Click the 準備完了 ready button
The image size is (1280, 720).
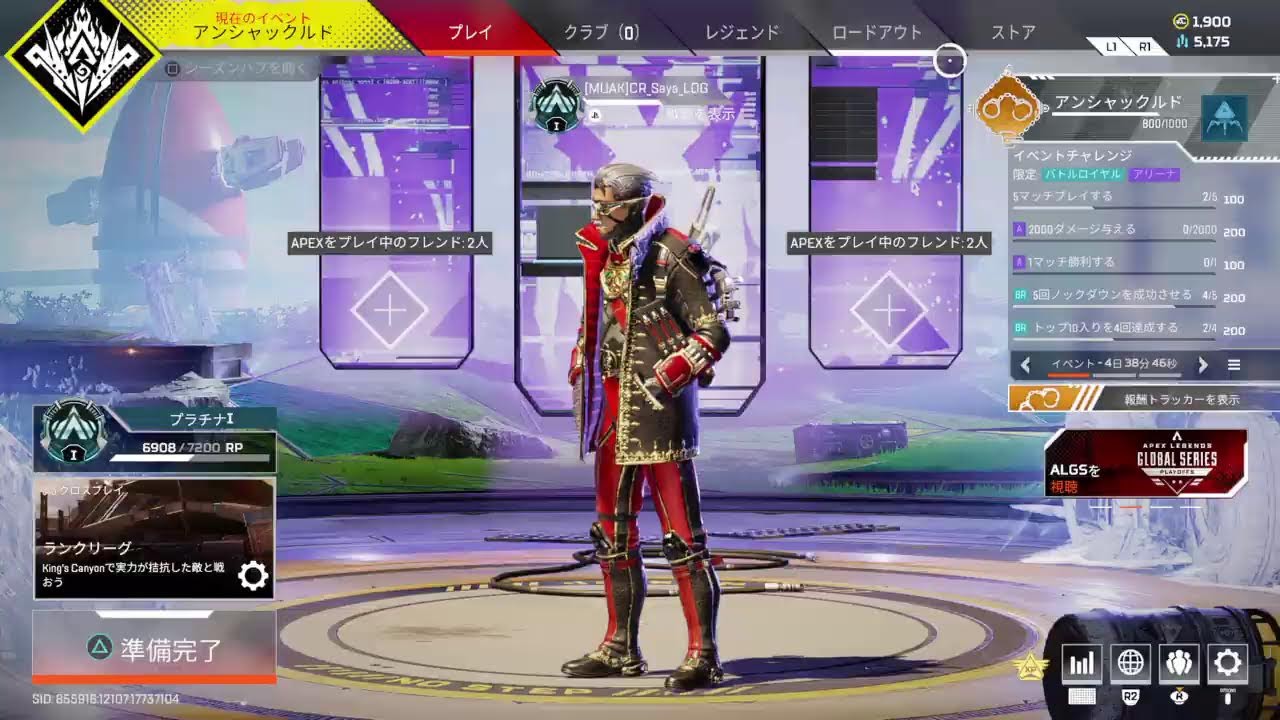tap(154, 648)
